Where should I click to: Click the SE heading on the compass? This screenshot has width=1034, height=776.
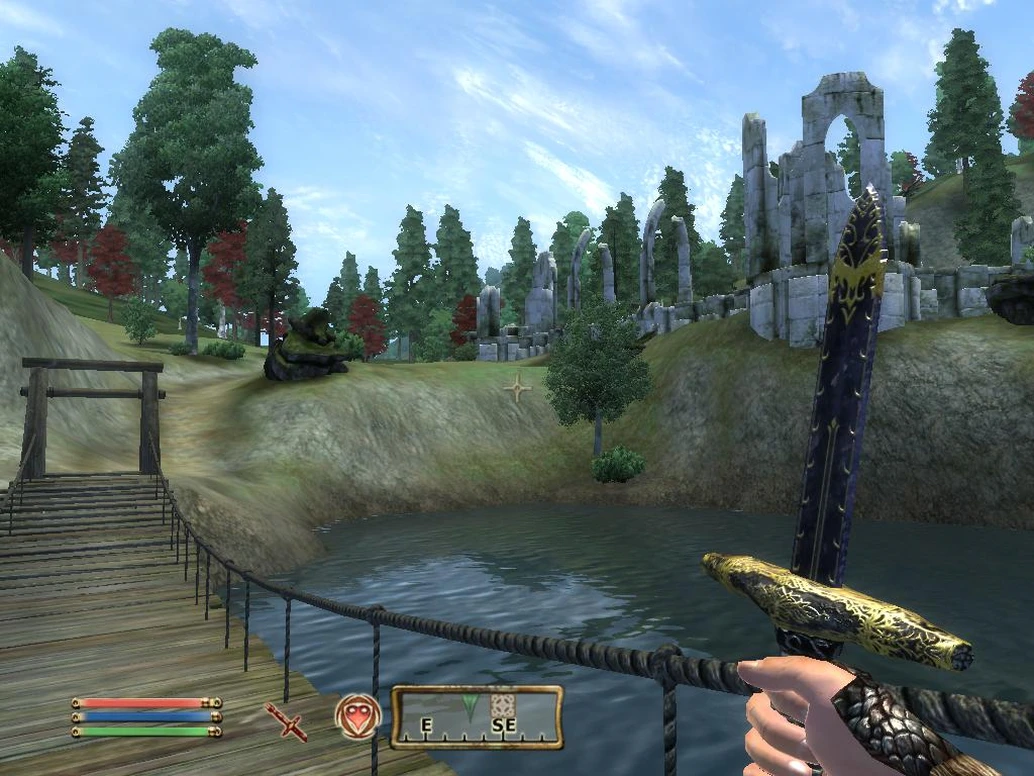tap(504, 727)
